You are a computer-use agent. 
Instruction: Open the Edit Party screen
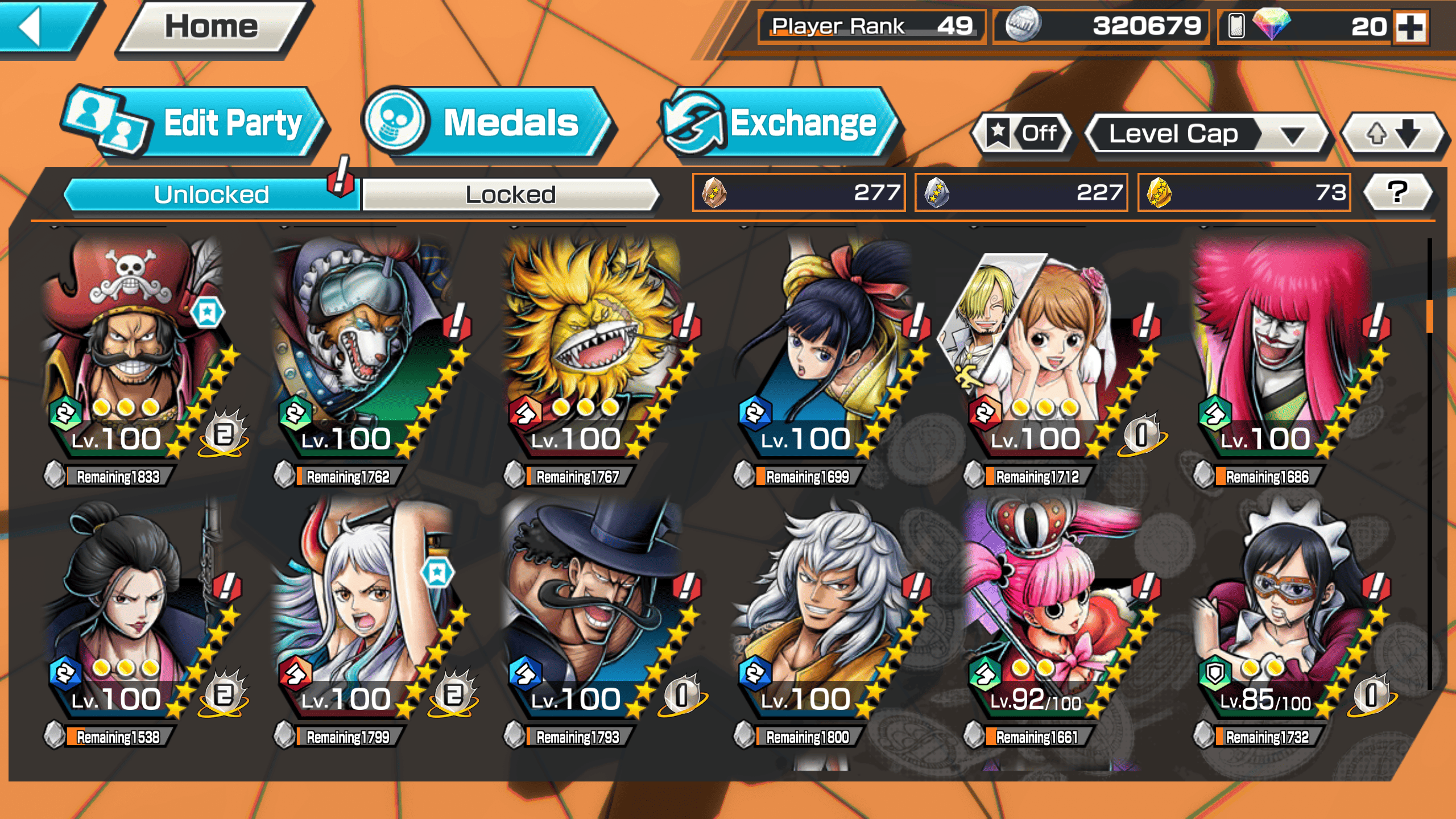[193, 123]
